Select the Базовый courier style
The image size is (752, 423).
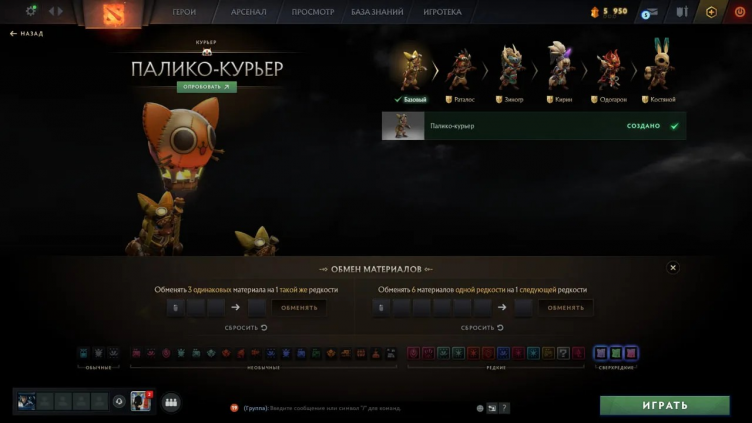pos(410,68)
